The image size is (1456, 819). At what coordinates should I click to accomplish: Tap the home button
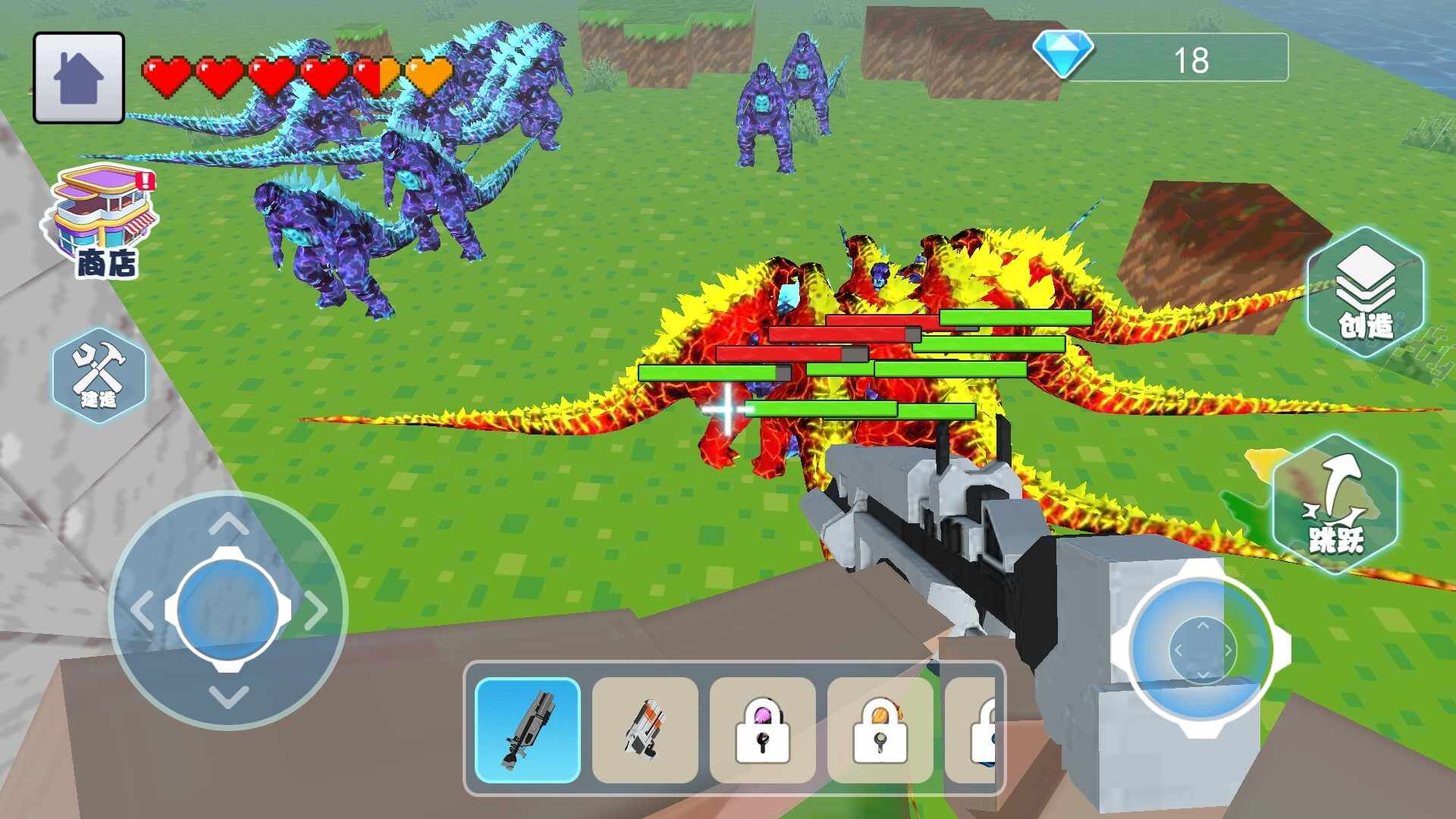click(79, 77)
